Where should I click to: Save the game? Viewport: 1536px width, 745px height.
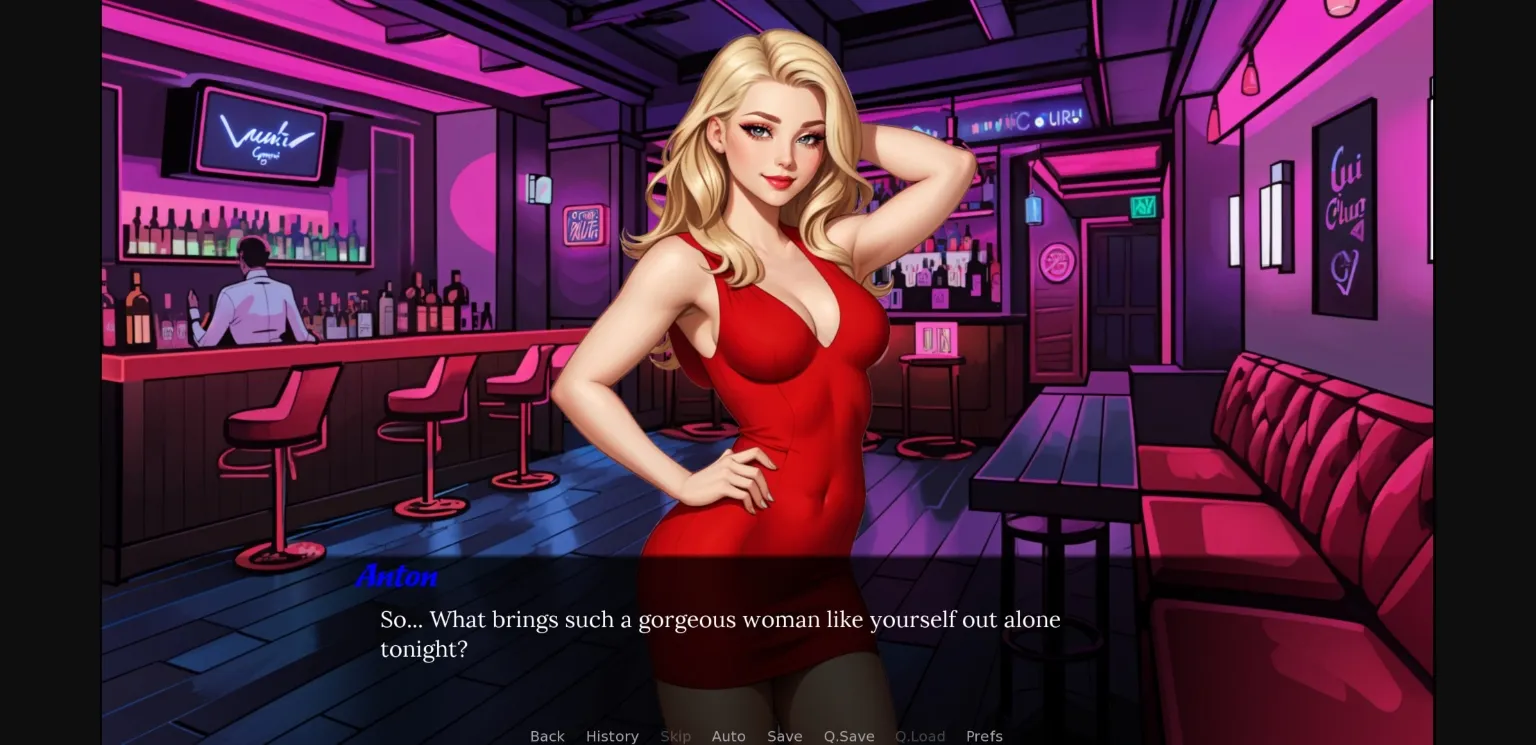click(x=784, y=736)
